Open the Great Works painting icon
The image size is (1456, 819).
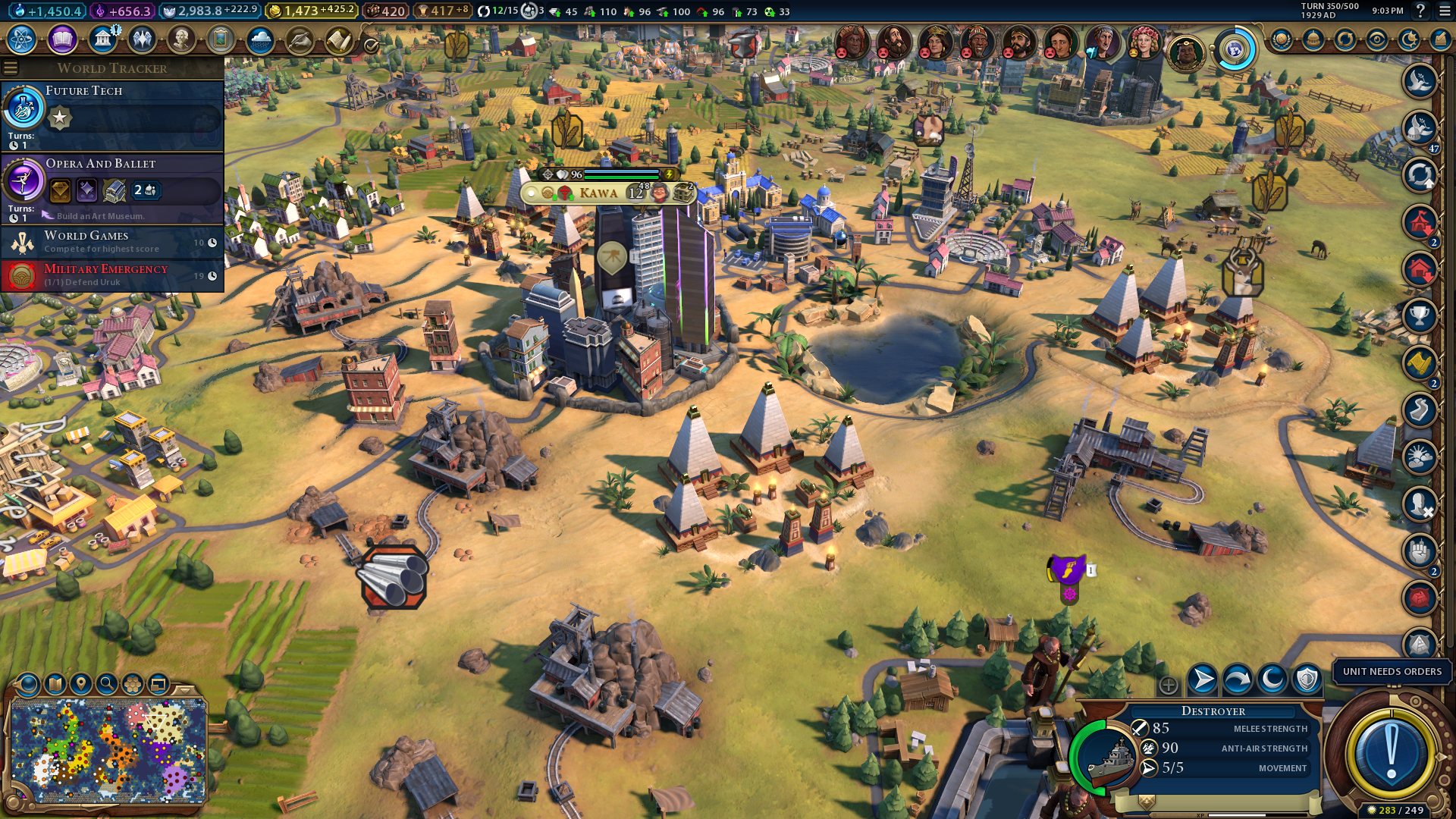coord(221,39)
